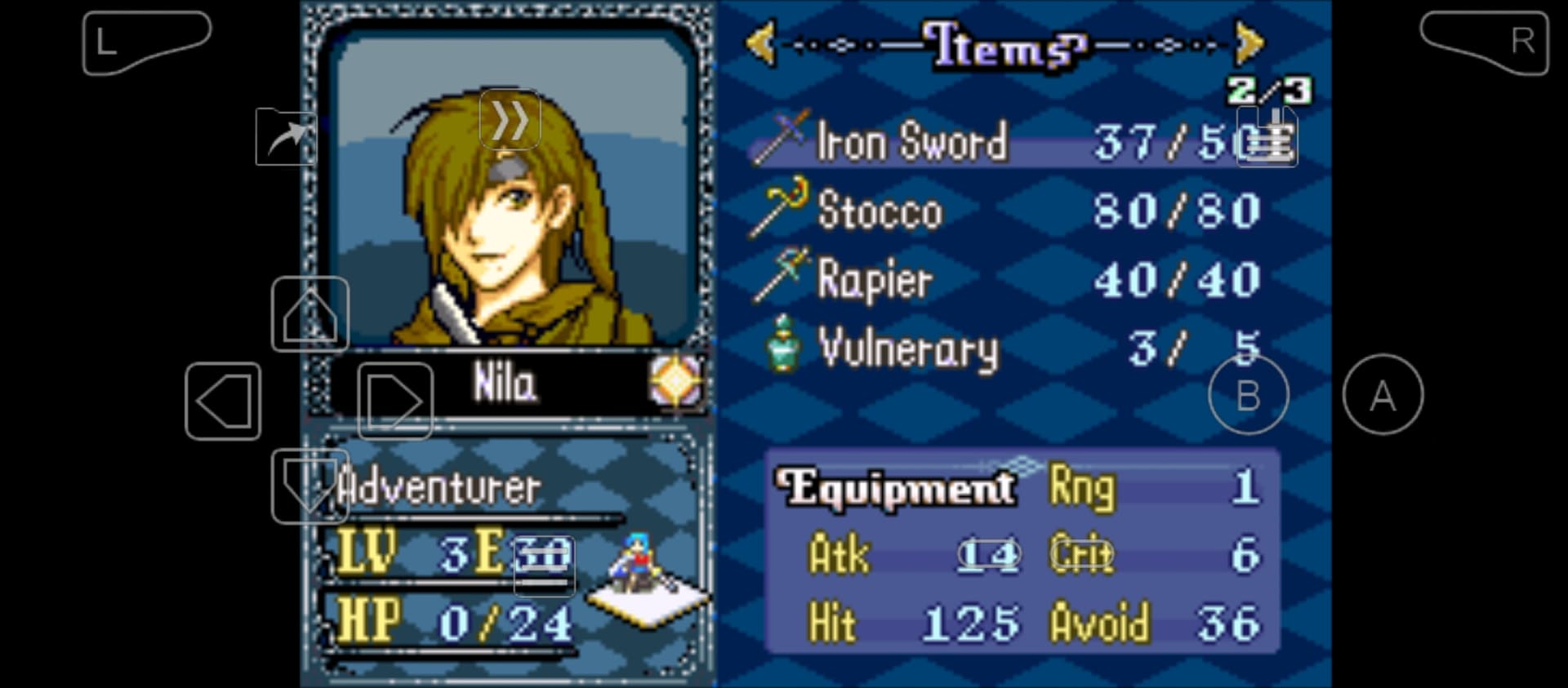This screenshot has height=688, width=1568.
Task: Go to the previous page with the left gold arrow
Action: coord(760,42)
